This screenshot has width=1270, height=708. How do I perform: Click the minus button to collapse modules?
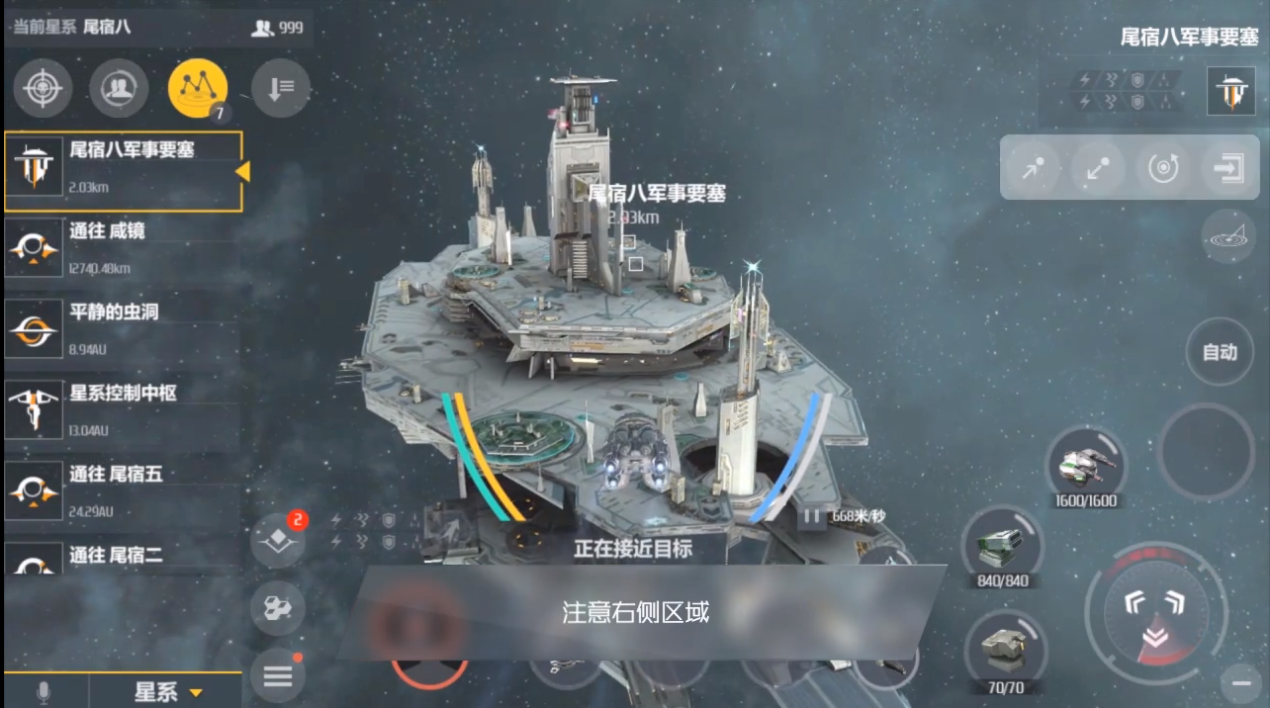click(1242, 683)
